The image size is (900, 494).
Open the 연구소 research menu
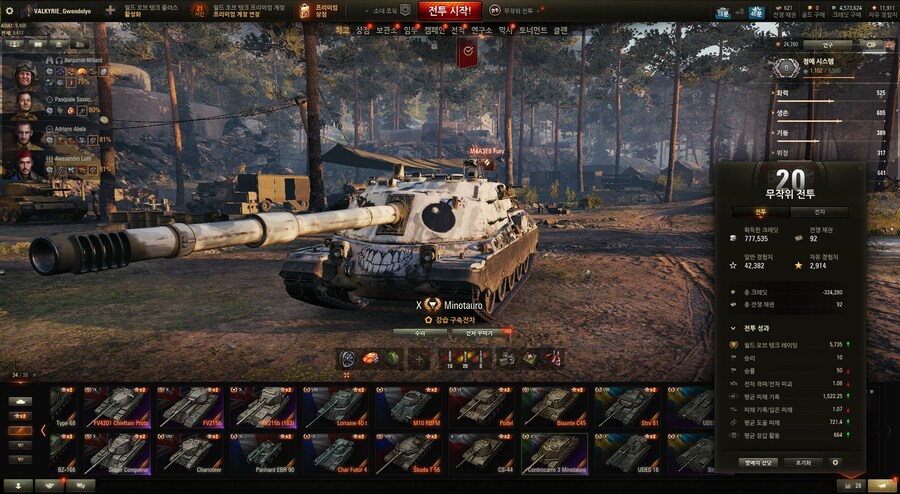pos(481,31)
